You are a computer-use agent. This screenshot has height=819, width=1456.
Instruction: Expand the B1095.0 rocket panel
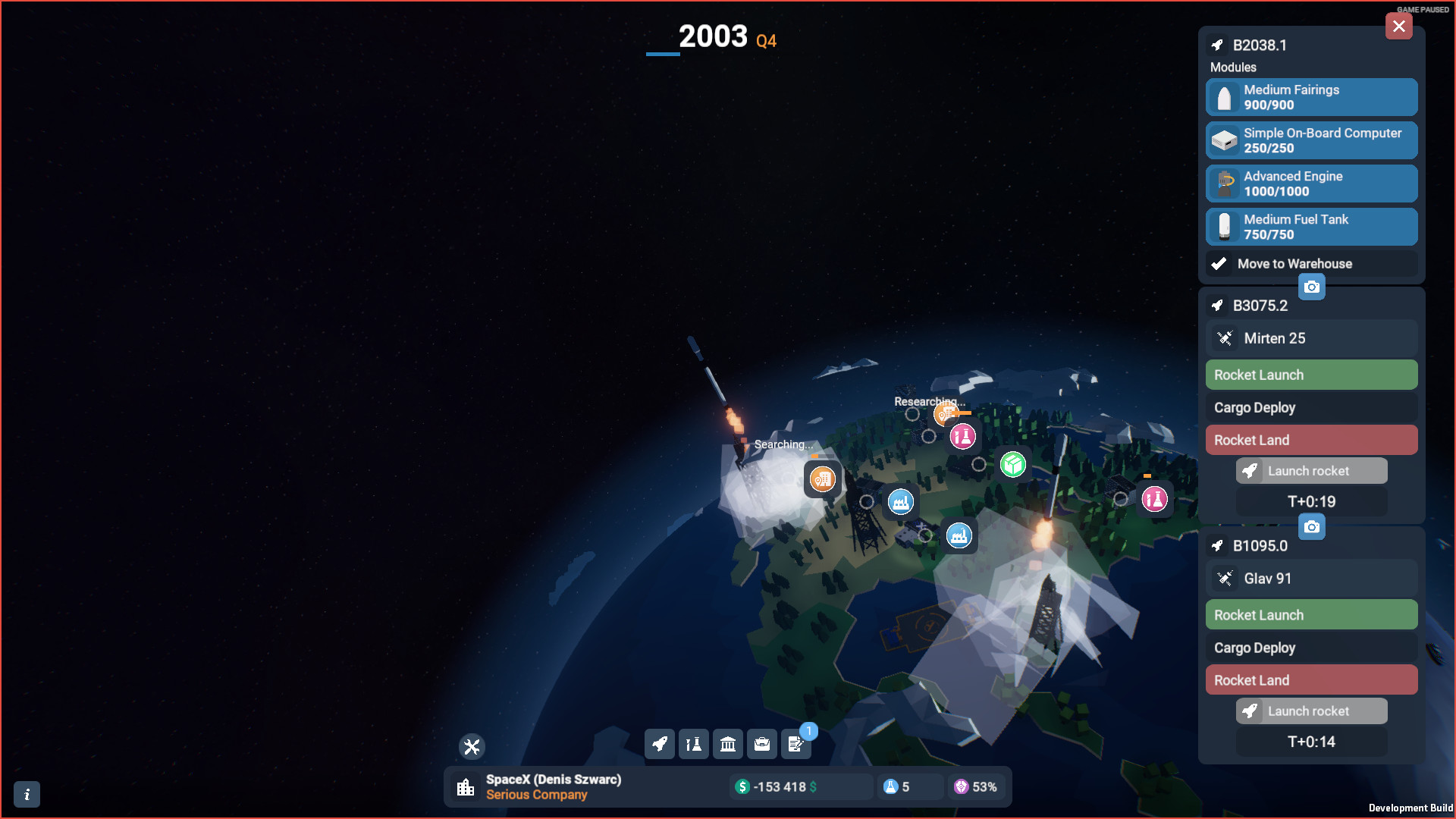tap(1260, 545)
